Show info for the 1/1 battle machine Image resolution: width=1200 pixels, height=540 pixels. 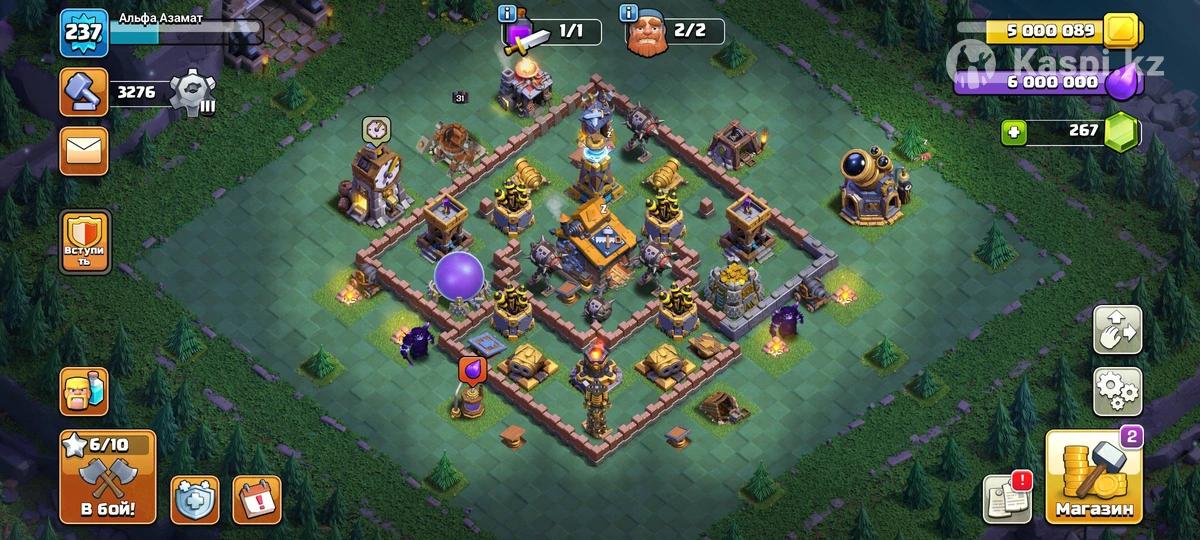(508, 13)
